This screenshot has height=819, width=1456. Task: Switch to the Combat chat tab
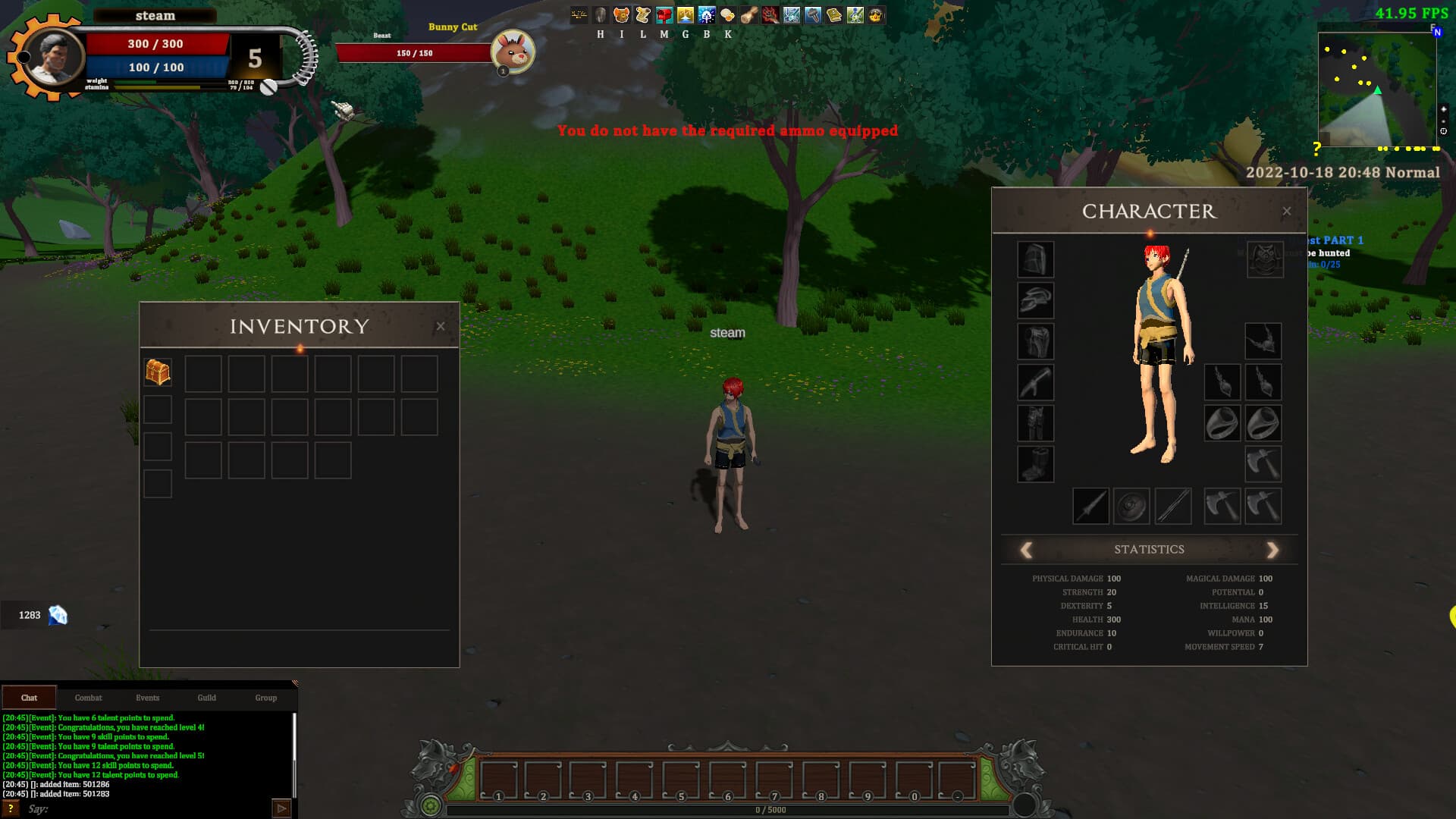point(88,698)
